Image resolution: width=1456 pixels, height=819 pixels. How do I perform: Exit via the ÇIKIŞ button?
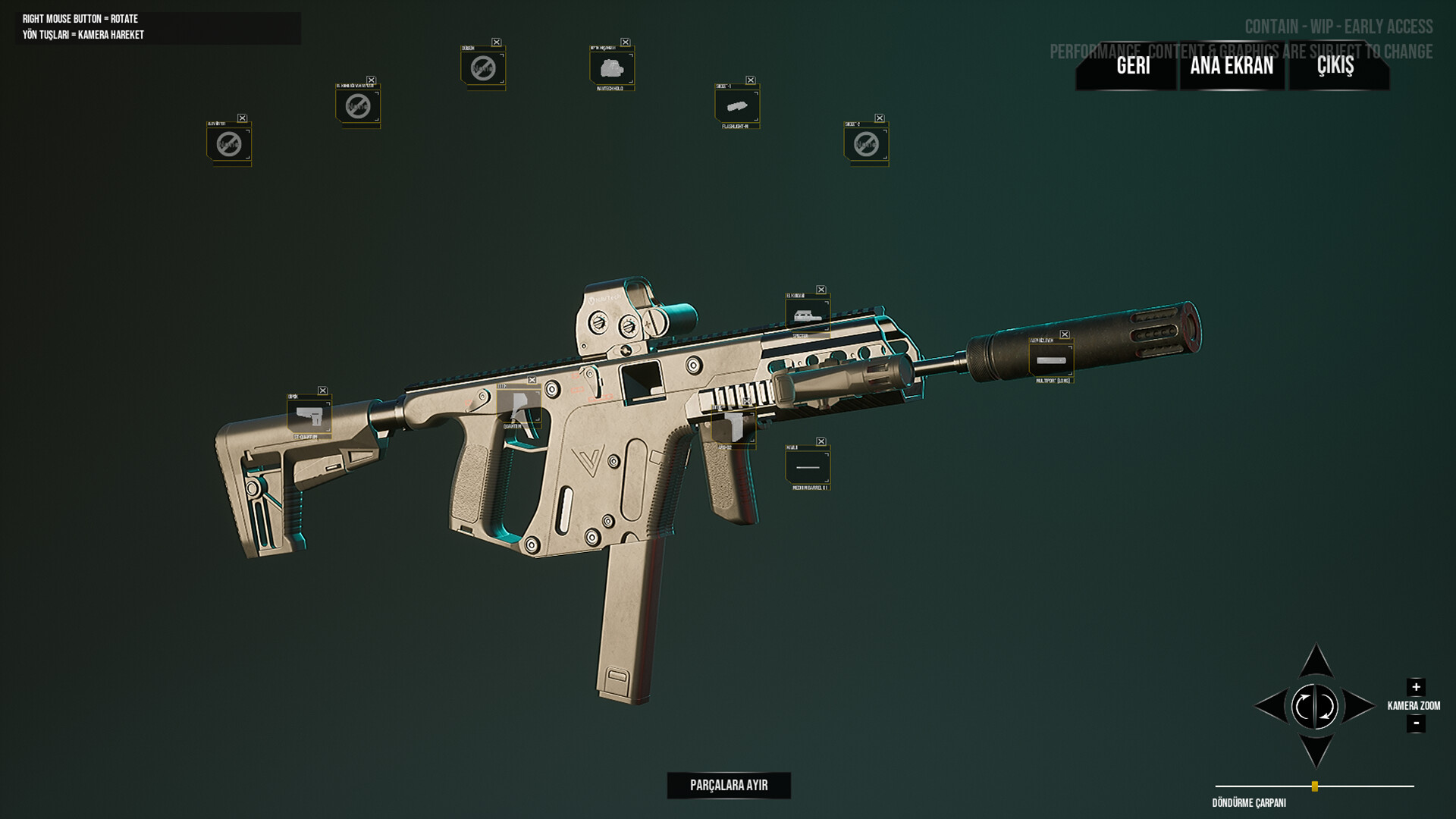point(1335,66)
